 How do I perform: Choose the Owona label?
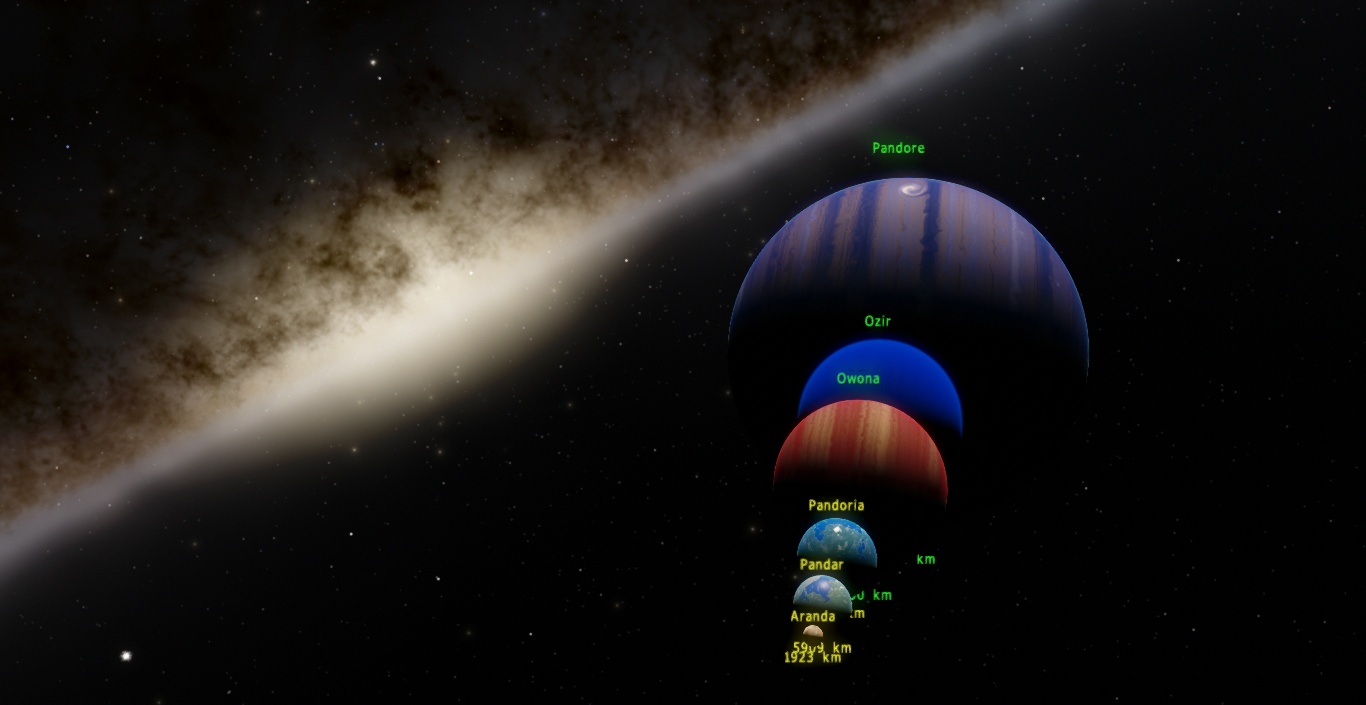858,379
